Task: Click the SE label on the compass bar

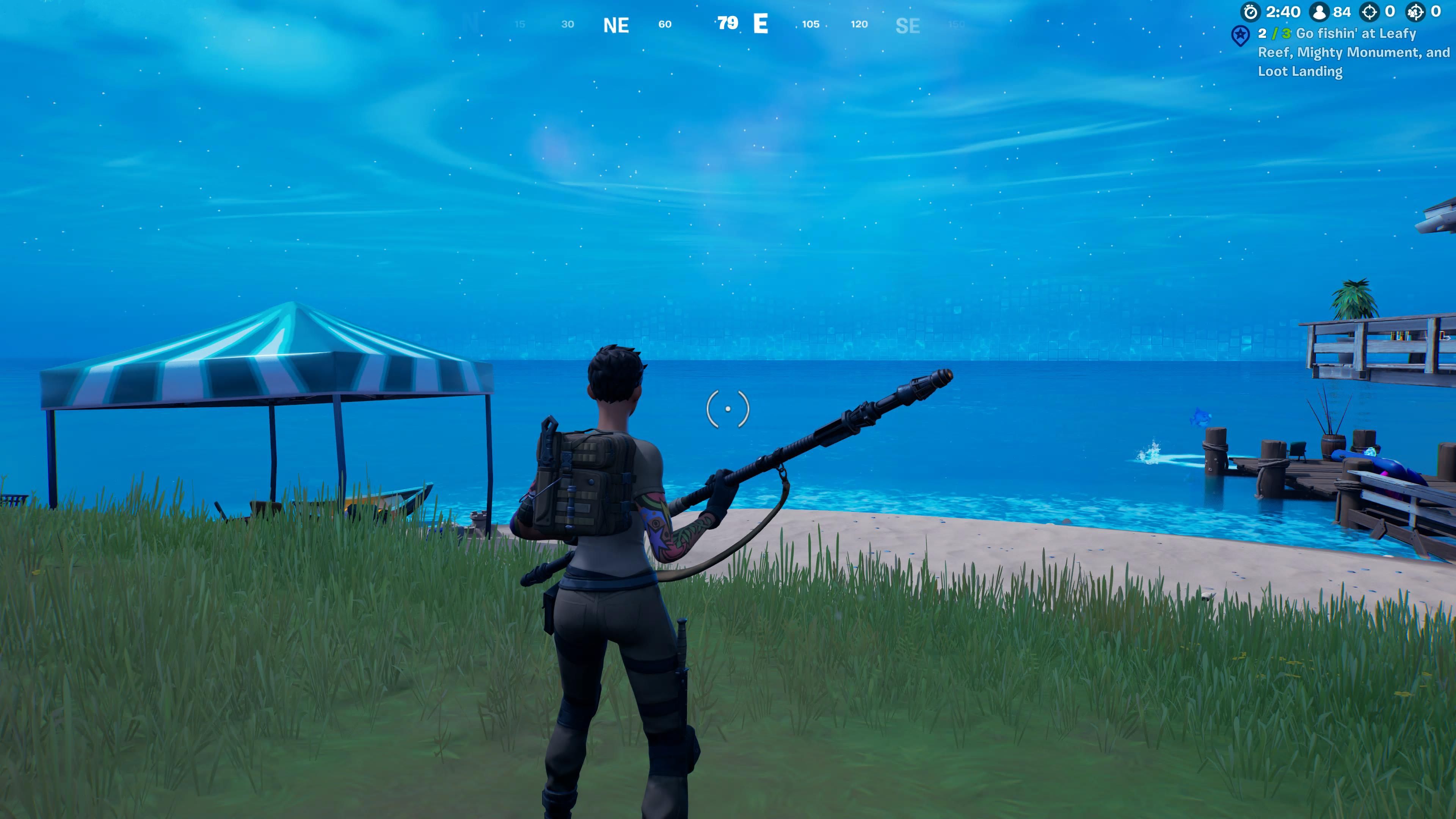Action: coord(909,26)
